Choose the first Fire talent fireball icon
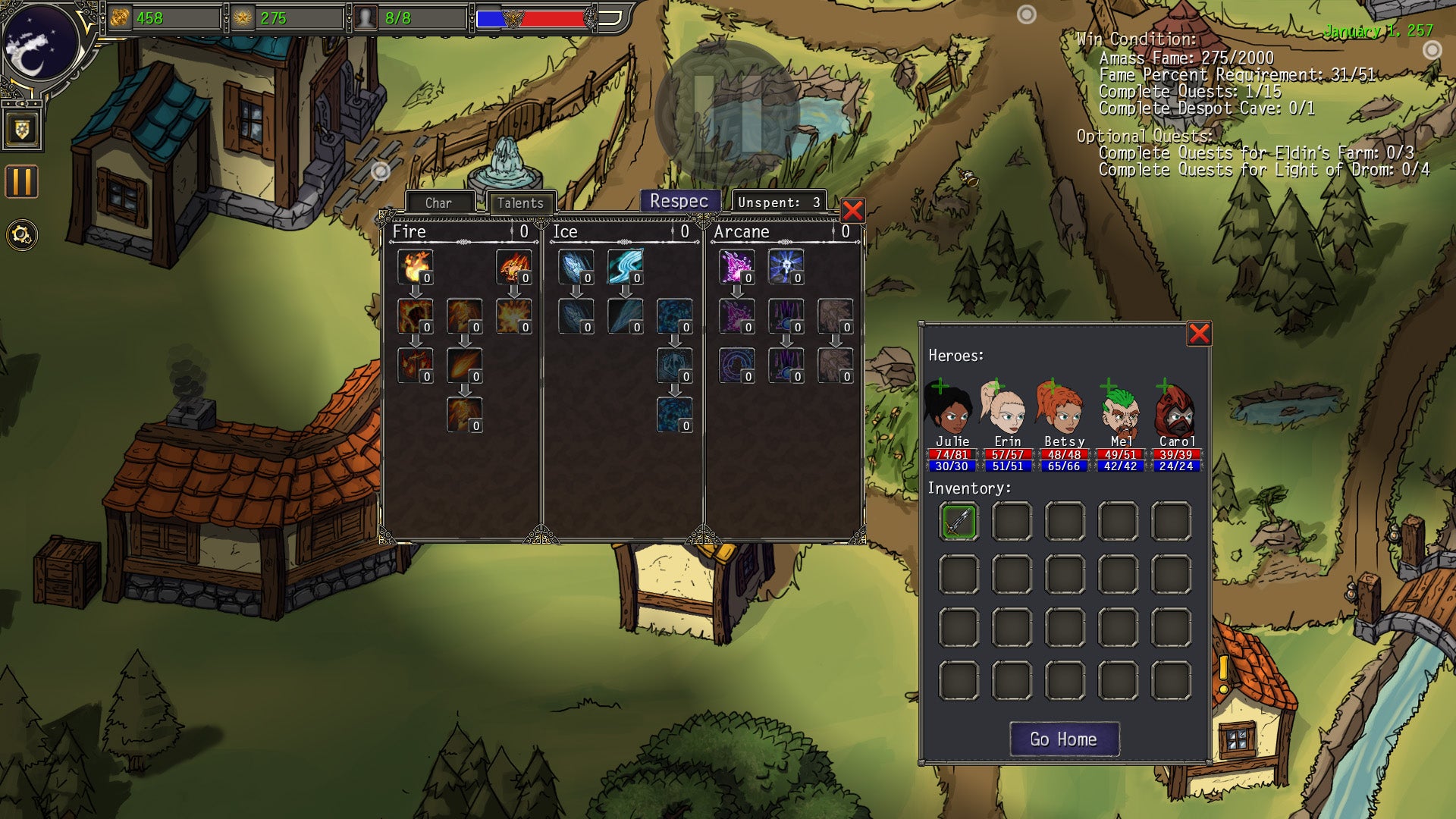 click(x=415, y=267)
